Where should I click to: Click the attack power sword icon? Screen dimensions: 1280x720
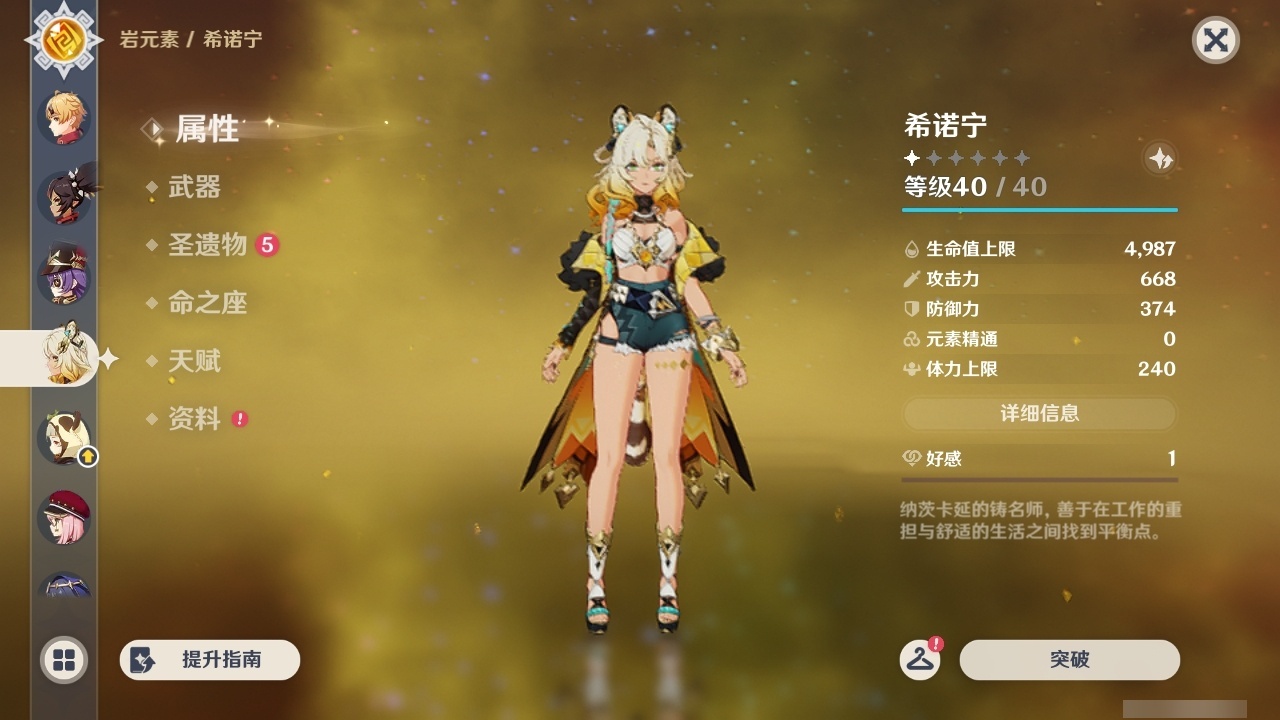click(x=910, y=279)
